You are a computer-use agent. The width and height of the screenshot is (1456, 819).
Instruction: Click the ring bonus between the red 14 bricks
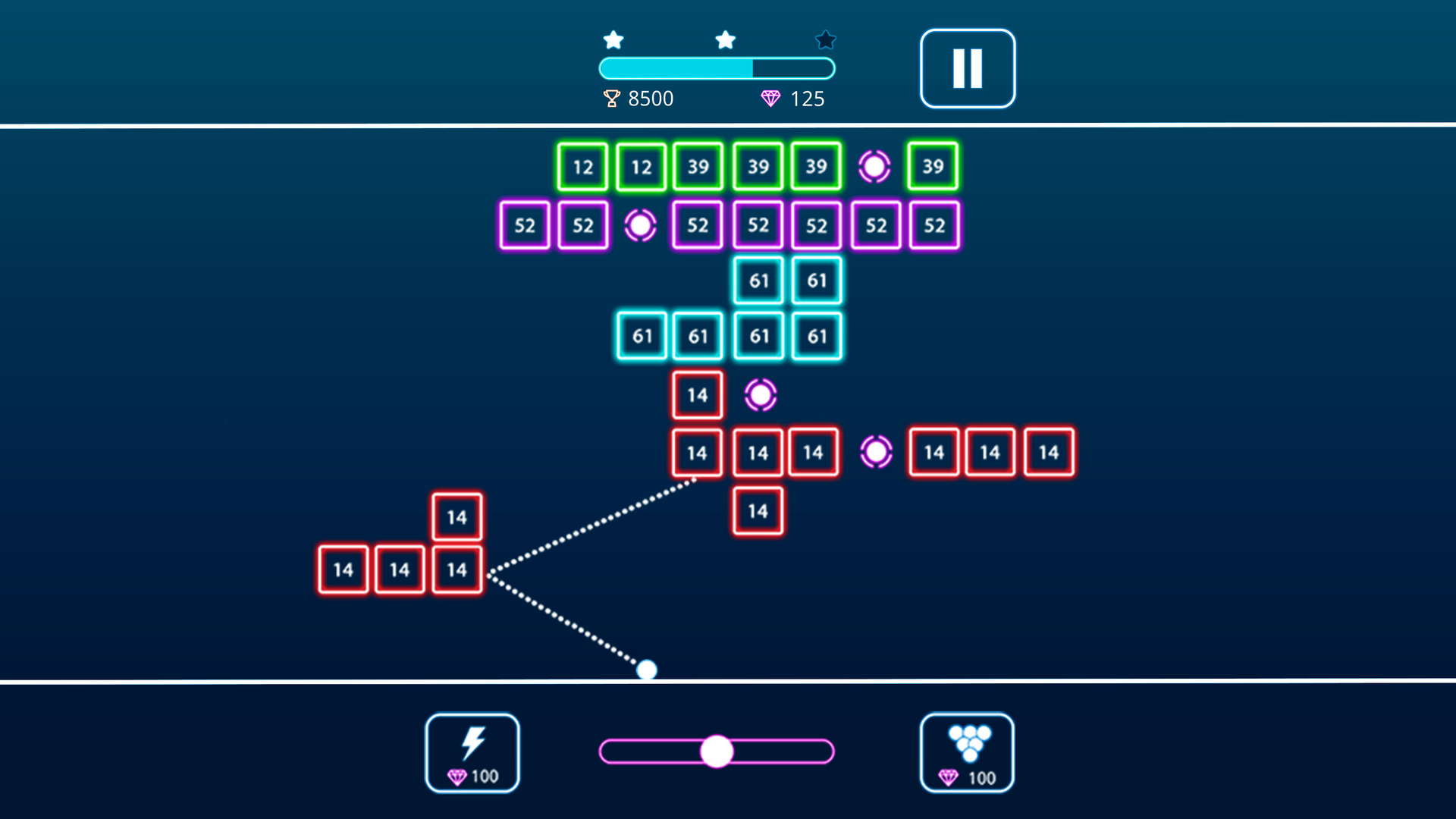875,452
